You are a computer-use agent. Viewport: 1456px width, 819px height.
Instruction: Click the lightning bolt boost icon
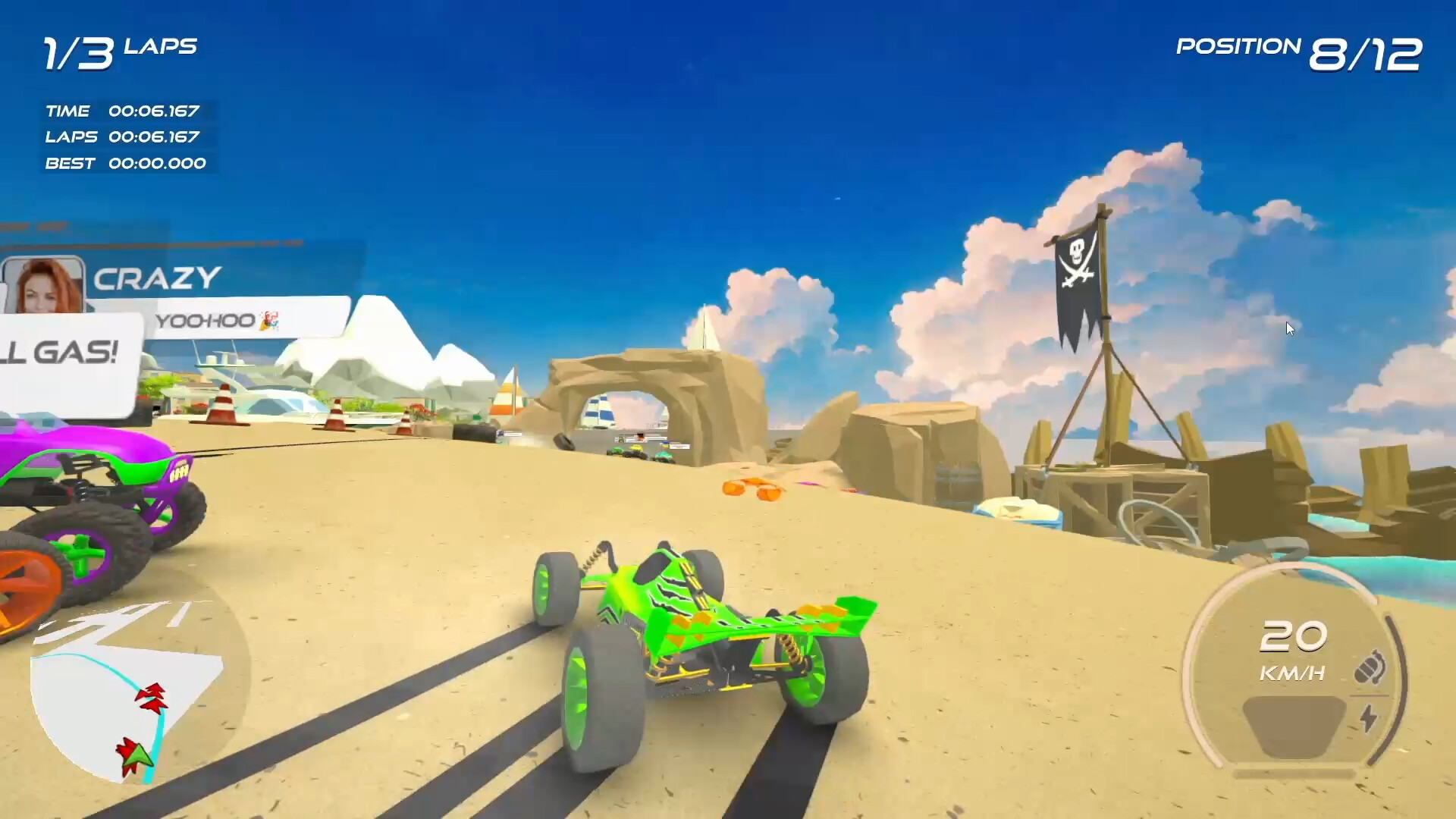tap(1367, 717)
